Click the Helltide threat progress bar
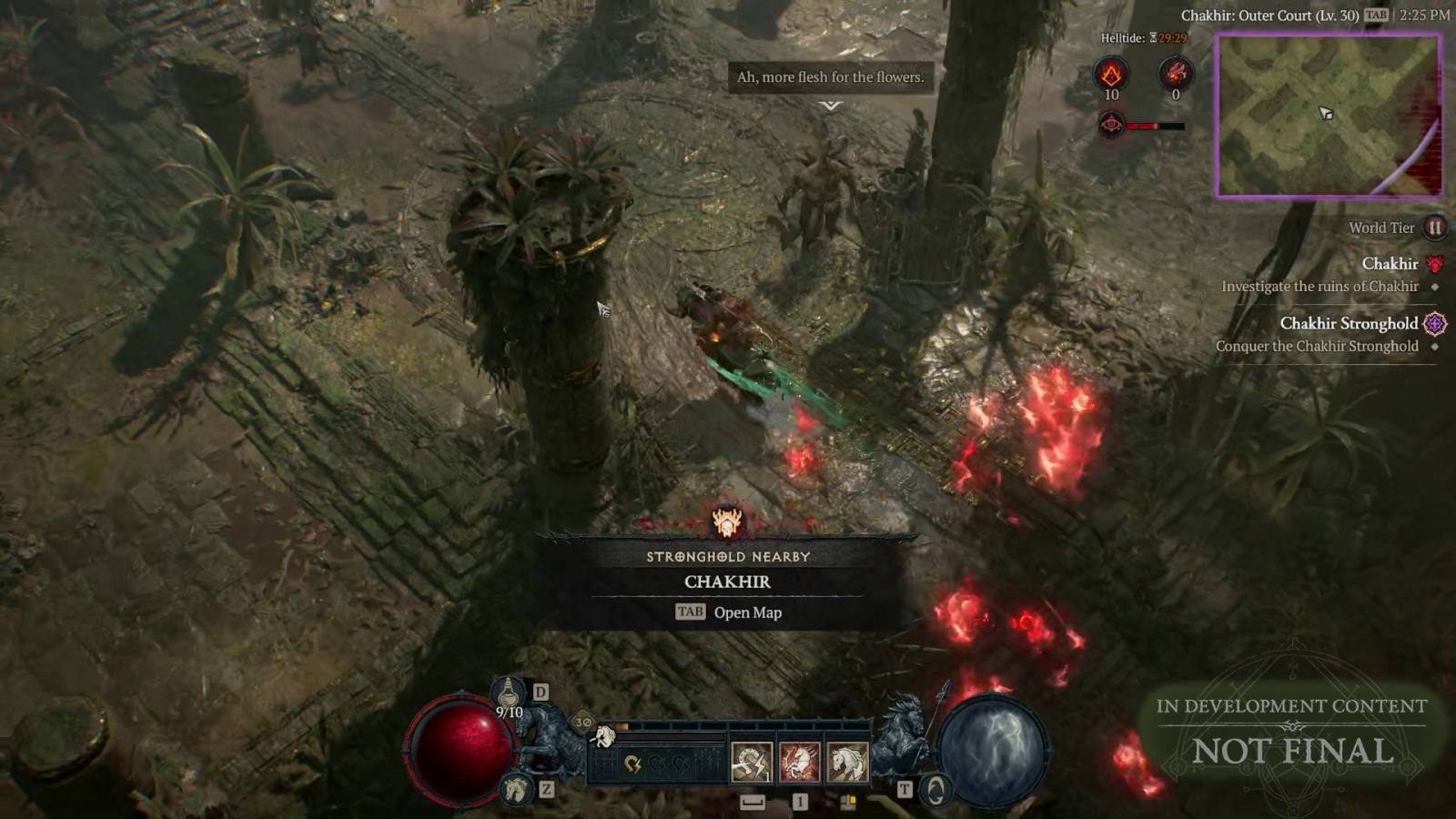Image resolution: width=1456 pixels, height=819 pixels. (x=1156, y=126)
